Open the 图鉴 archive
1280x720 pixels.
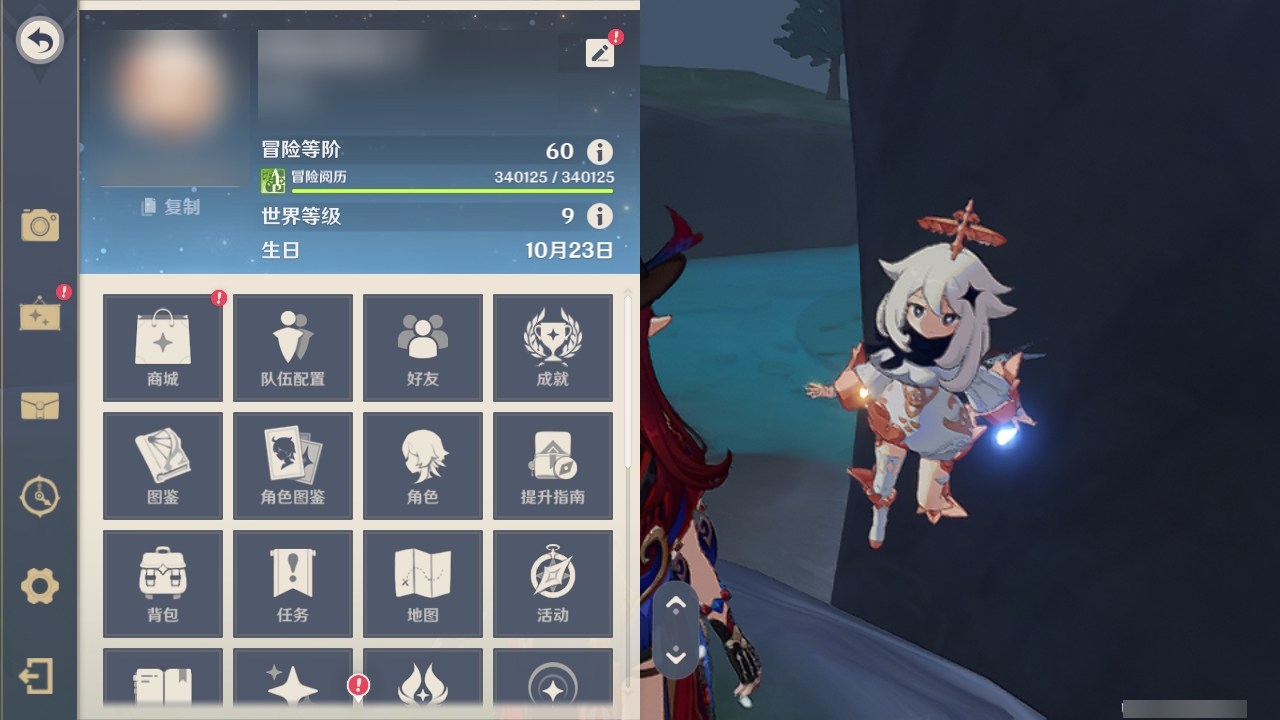tap(162, 465)
